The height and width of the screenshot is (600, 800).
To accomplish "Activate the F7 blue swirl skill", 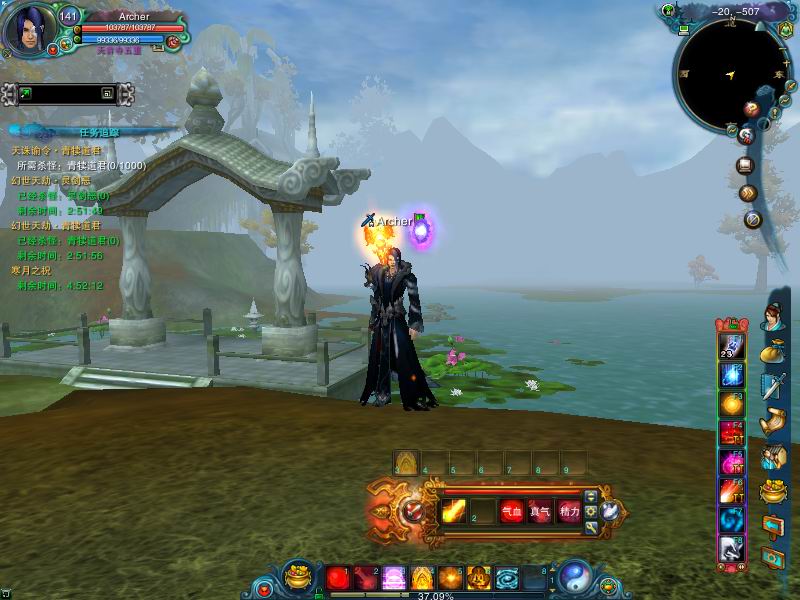I will pos(730,520).
